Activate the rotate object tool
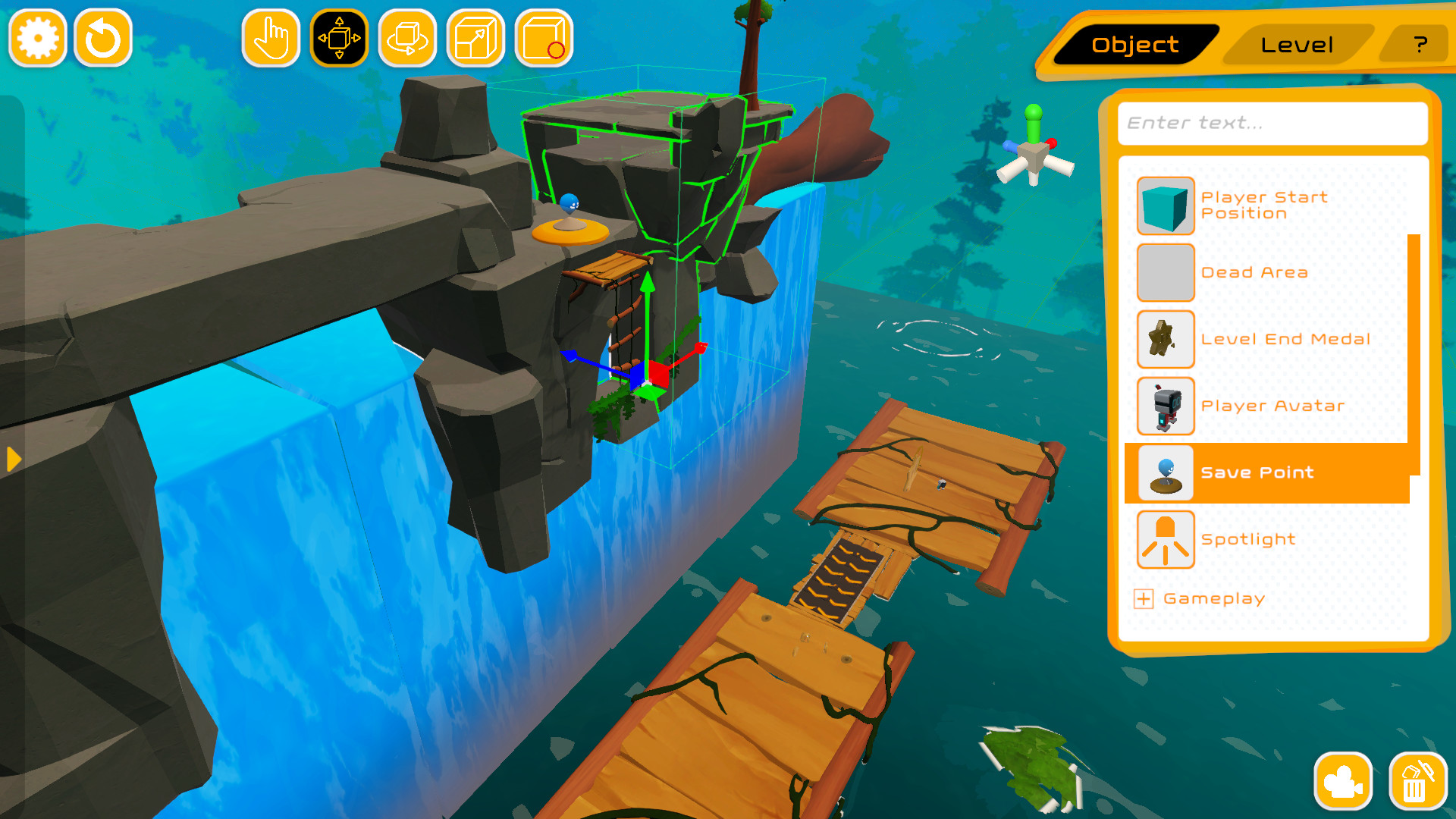The height and width of the screenshot is (819, 1456). pyautogui.click(x=407, y=37)
